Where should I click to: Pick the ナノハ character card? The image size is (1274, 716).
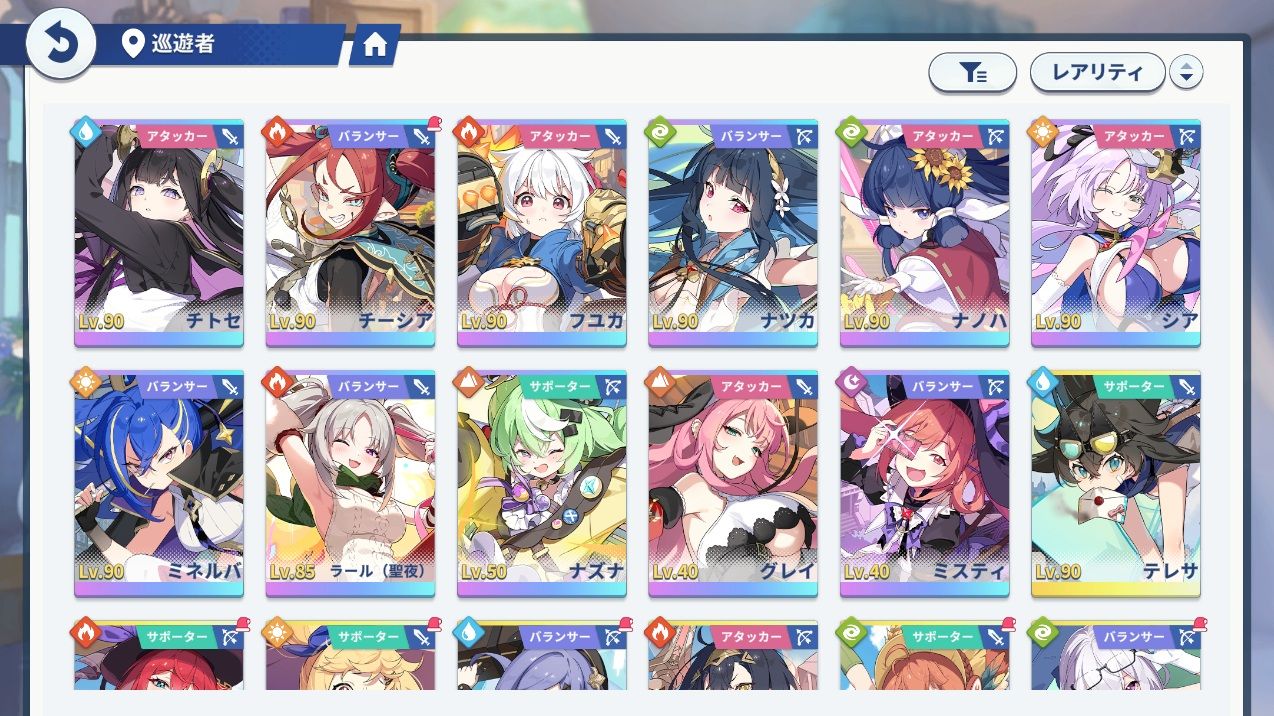[924, 235]
